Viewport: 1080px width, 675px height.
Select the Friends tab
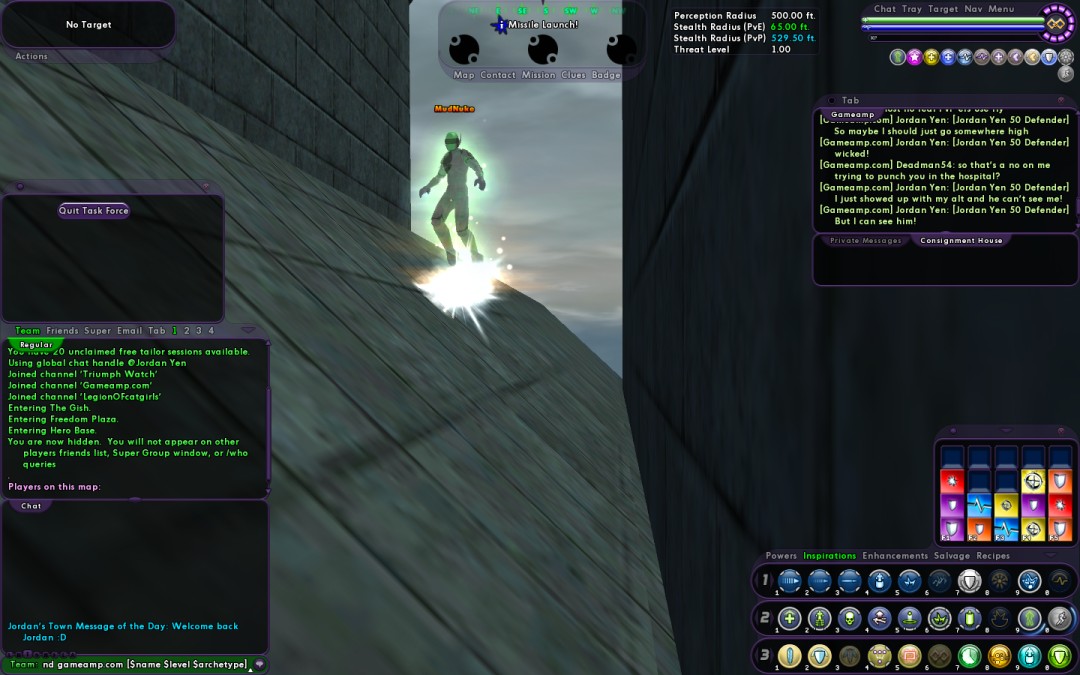[62, 331]
